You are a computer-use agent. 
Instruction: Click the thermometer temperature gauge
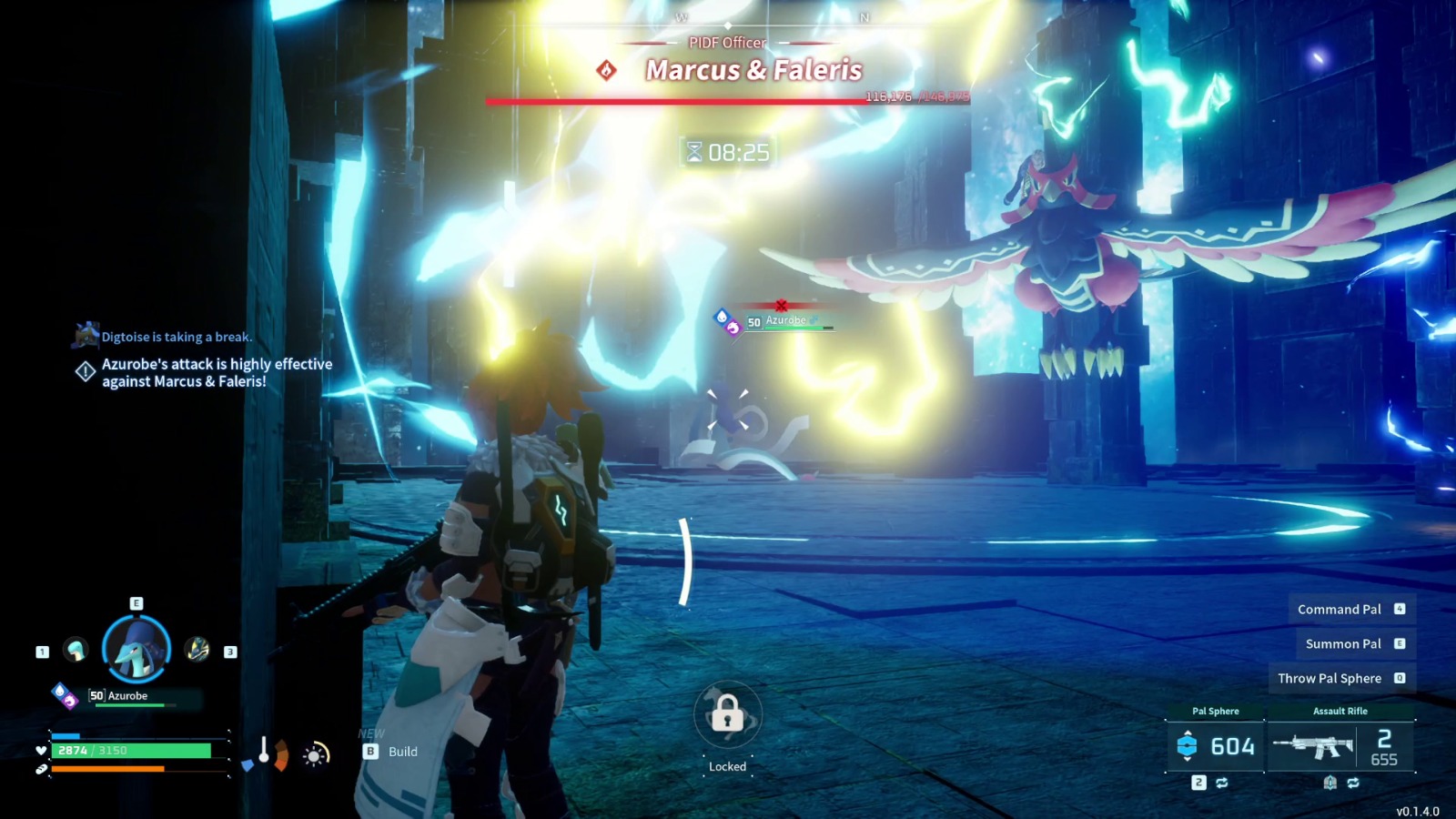pos(264,751)
